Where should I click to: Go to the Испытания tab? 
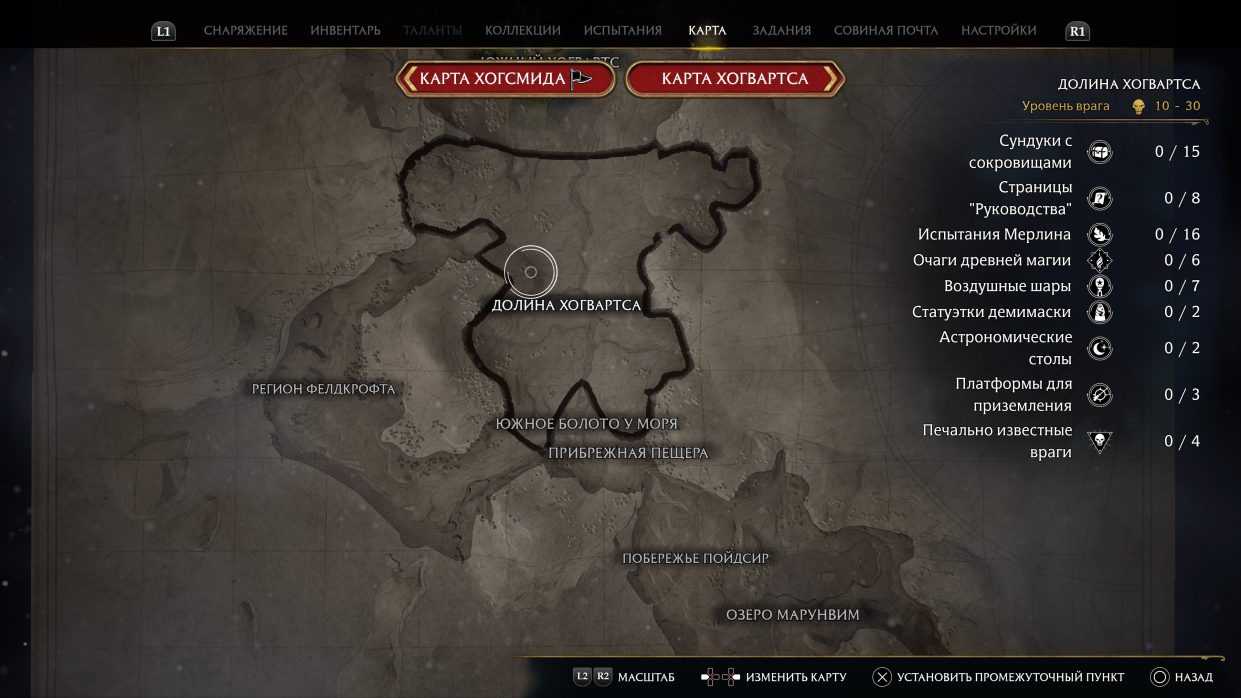622,31
